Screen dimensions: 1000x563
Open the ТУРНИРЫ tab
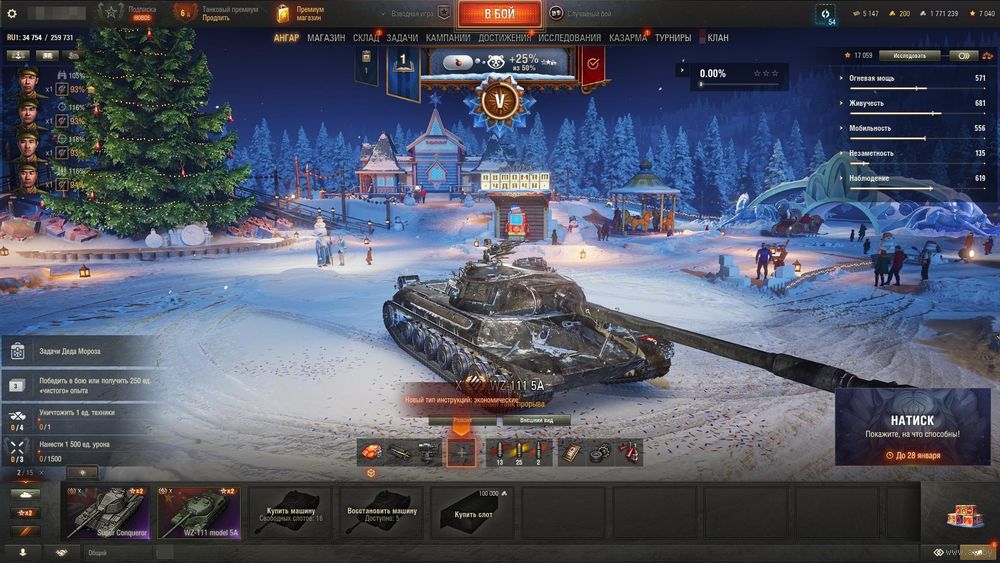coord(678,38)
